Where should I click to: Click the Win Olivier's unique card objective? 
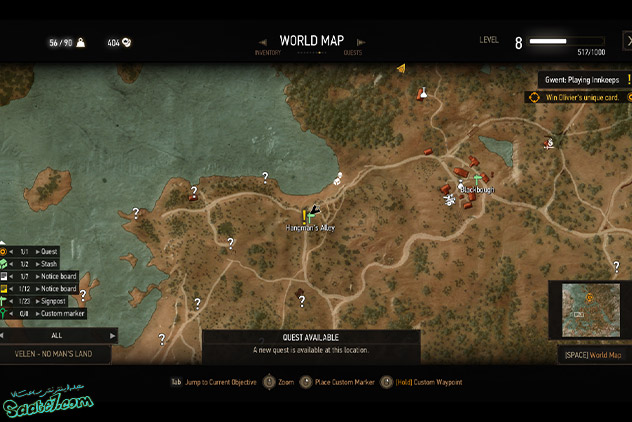click(582, 97)
